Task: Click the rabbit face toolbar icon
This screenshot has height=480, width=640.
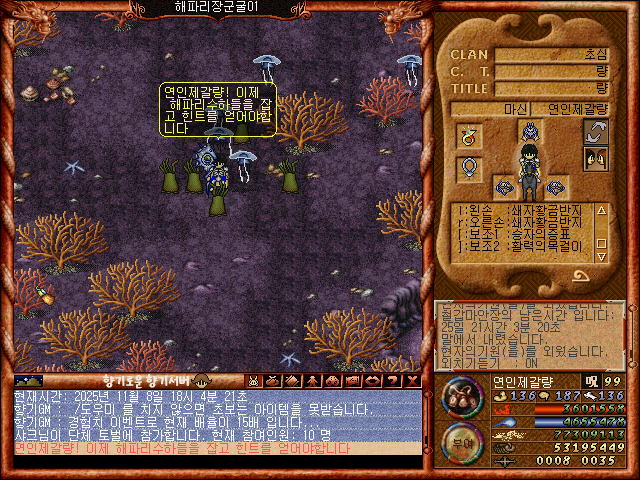Action: click(254, 381)
